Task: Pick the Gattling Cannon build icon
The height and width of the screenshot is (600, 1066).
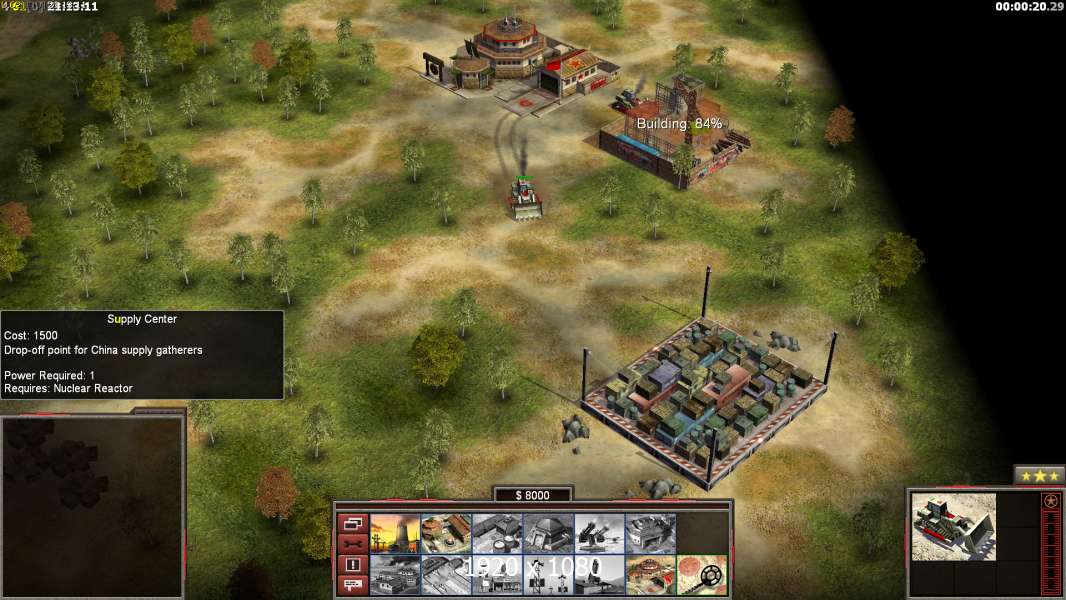Action: [599, 533]
